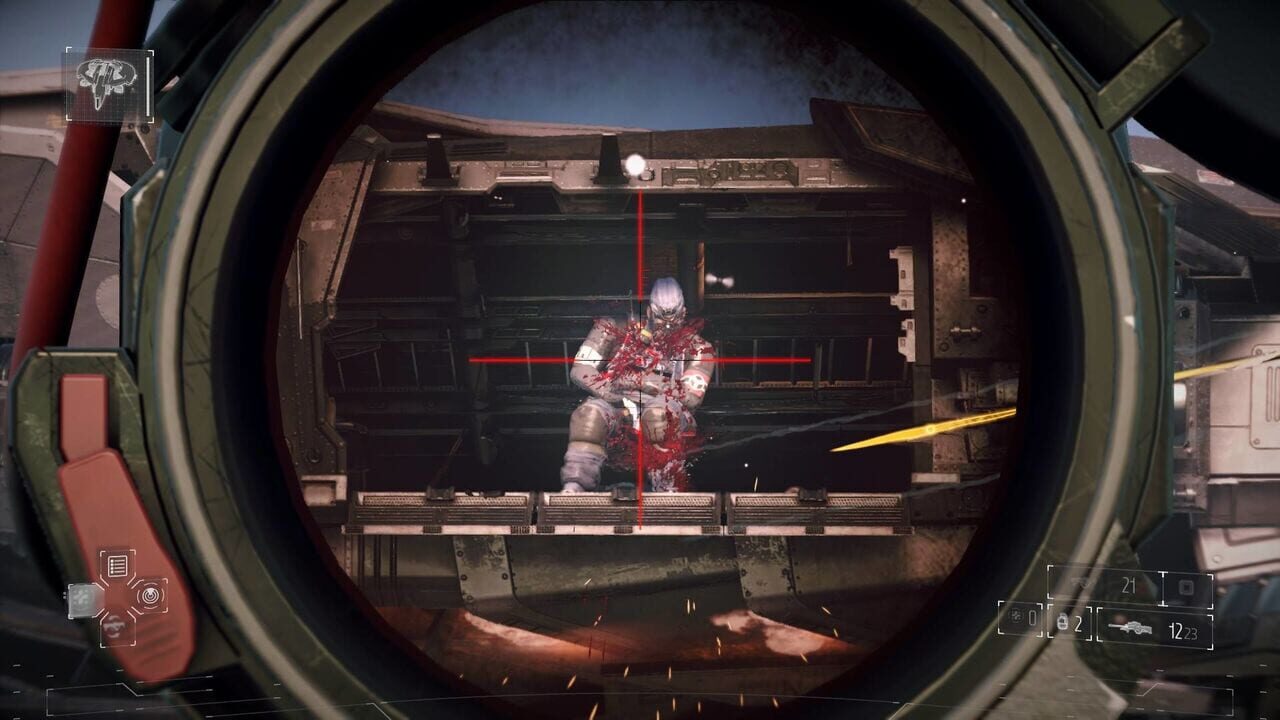Viewport: 1280px width, 720px height.
Task: Select the OWL attack mode icon
Action: pyautogui.click(x=150, y=597)
